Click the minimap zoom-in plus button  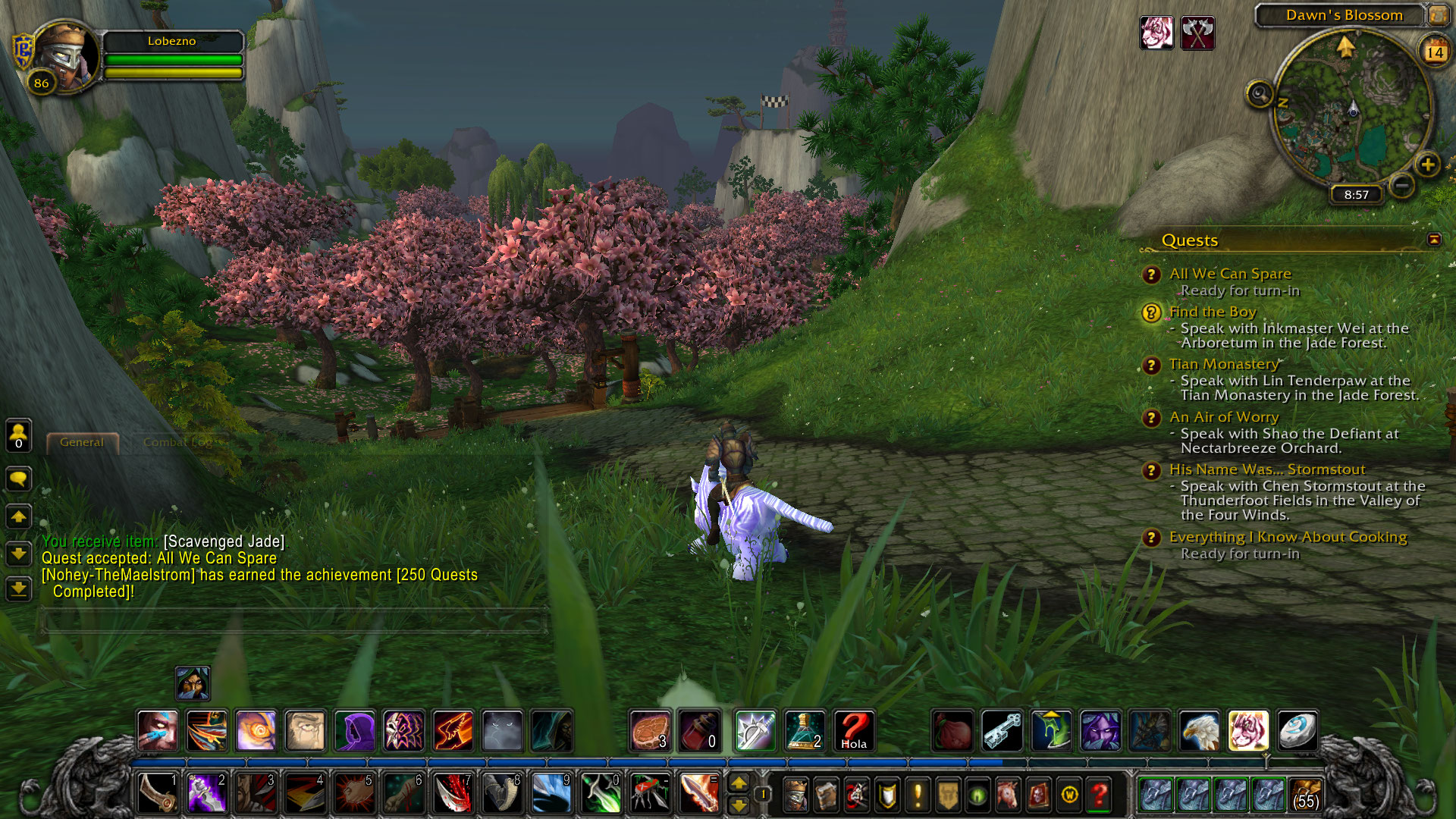pyautogui.click(x=1427, y=165)
